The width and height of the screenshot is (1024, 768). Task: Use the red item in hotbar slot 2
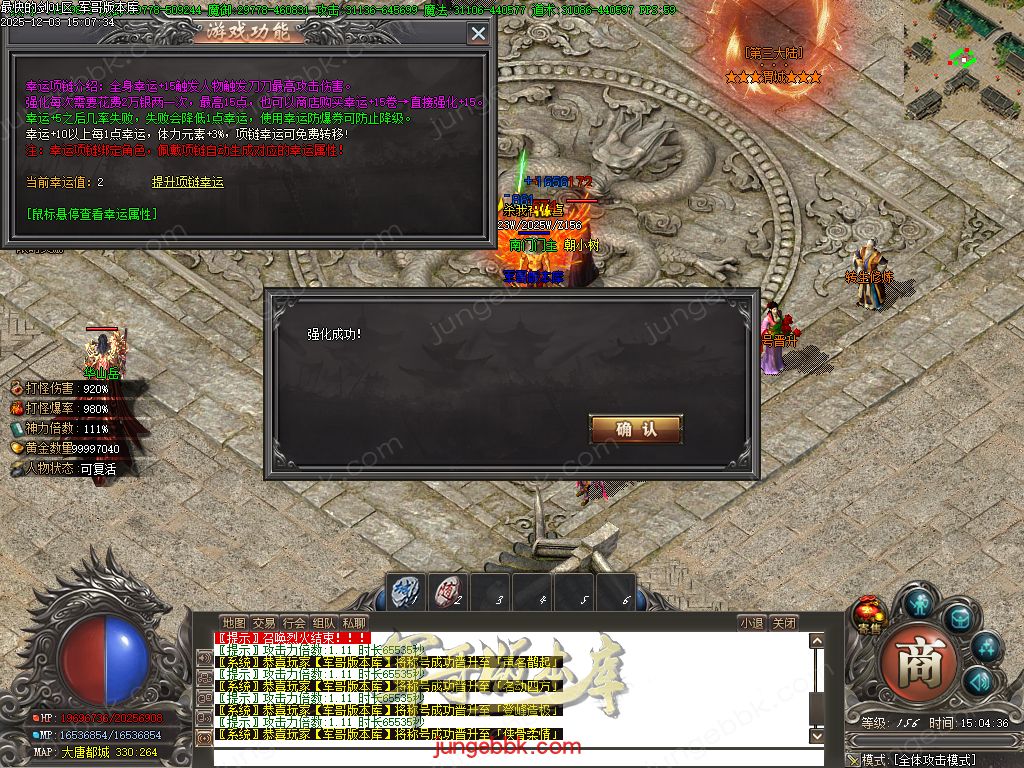click(x=448, y=591)
